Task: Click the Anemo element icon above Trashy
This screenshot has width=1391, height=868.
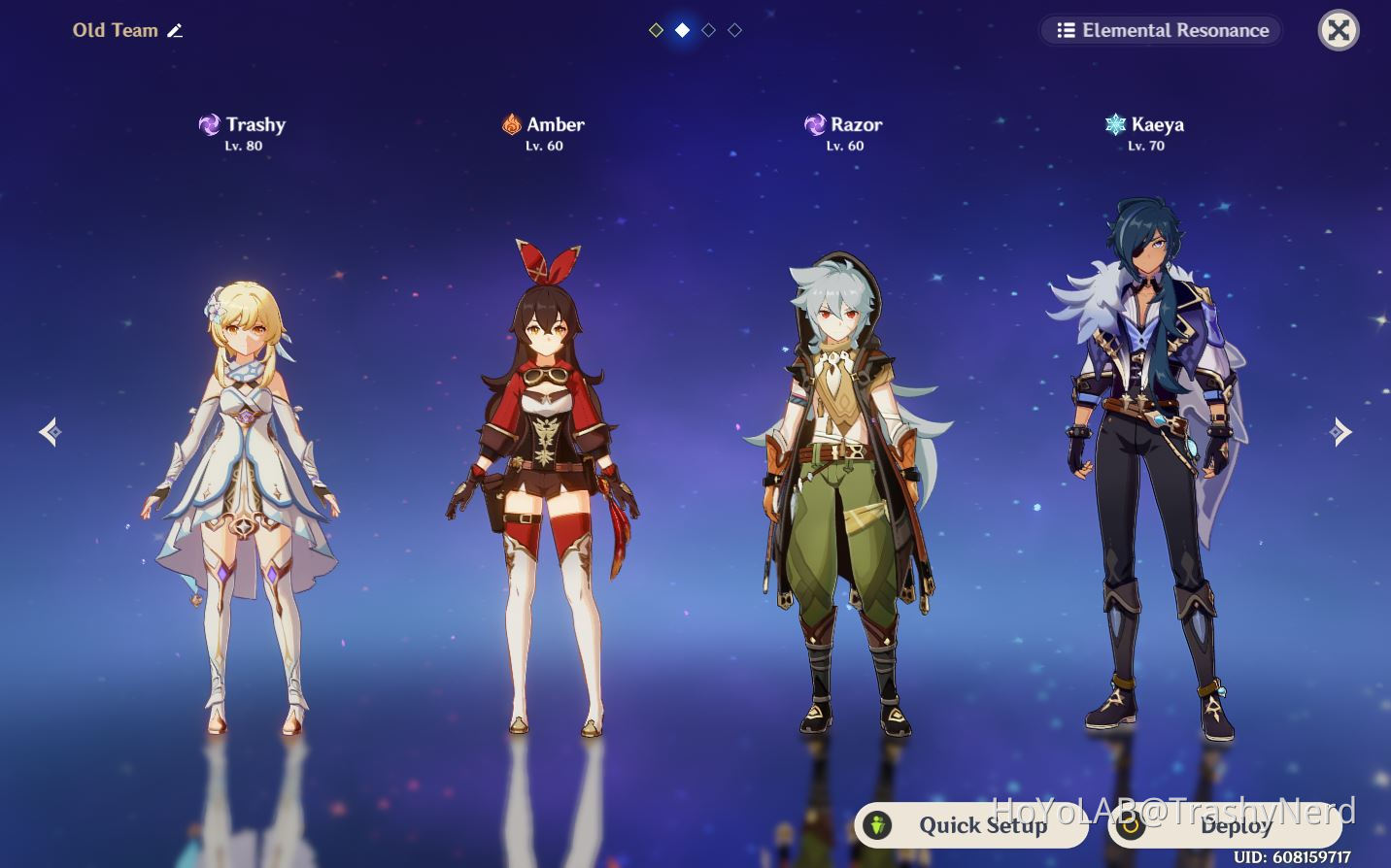Action: pos(210,124)
